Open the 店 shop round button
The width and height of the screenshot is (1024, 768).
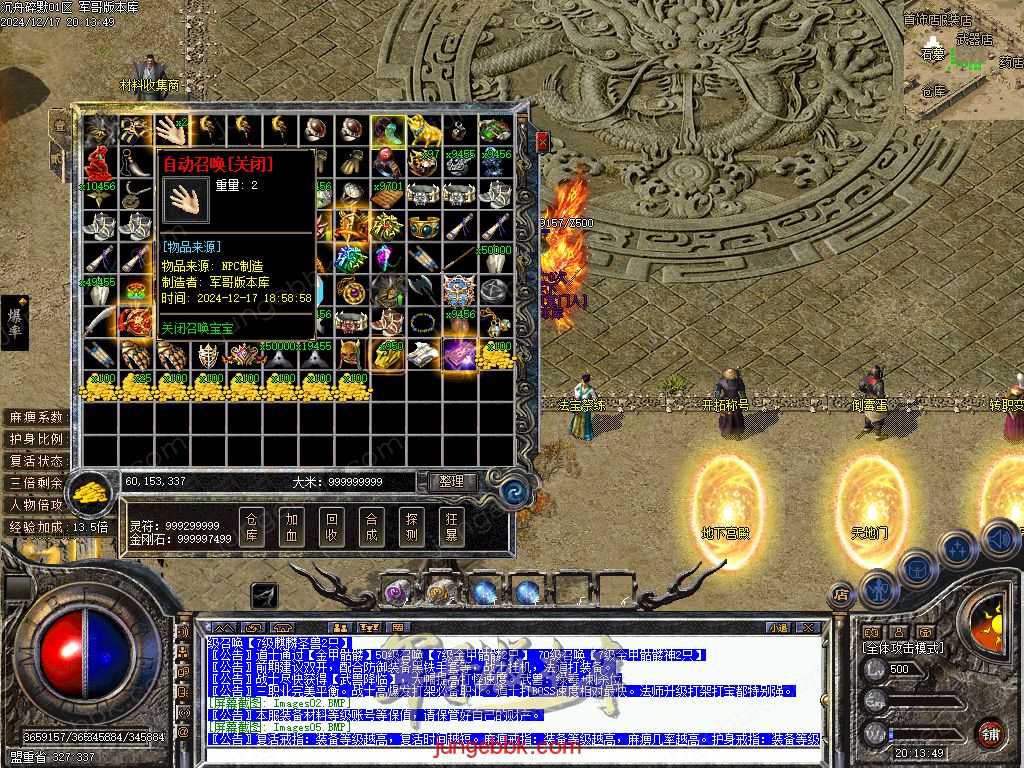tap(841, 594)
